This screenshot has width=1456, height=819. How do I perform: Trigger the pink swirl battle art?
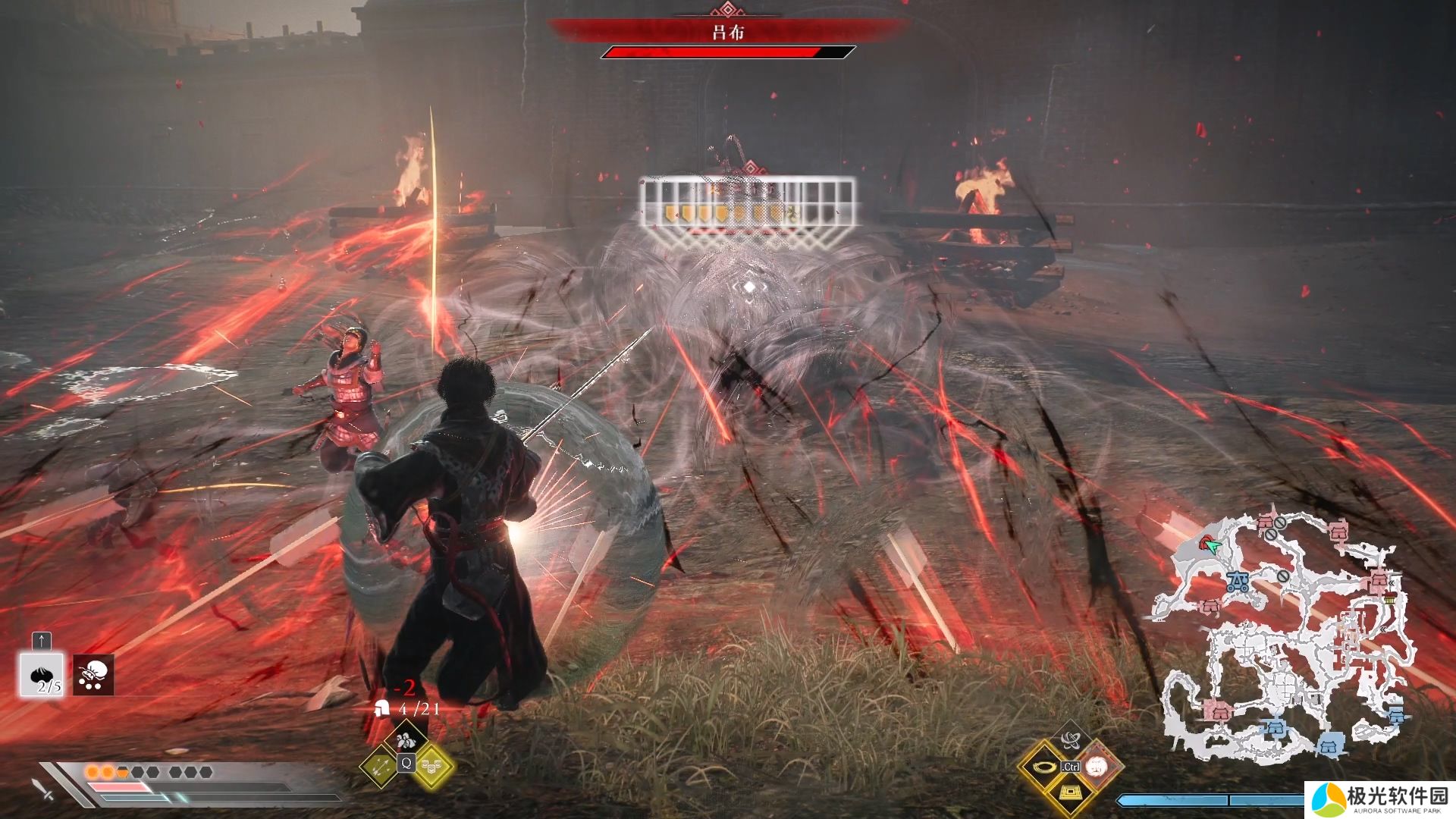pos(1097,767)
